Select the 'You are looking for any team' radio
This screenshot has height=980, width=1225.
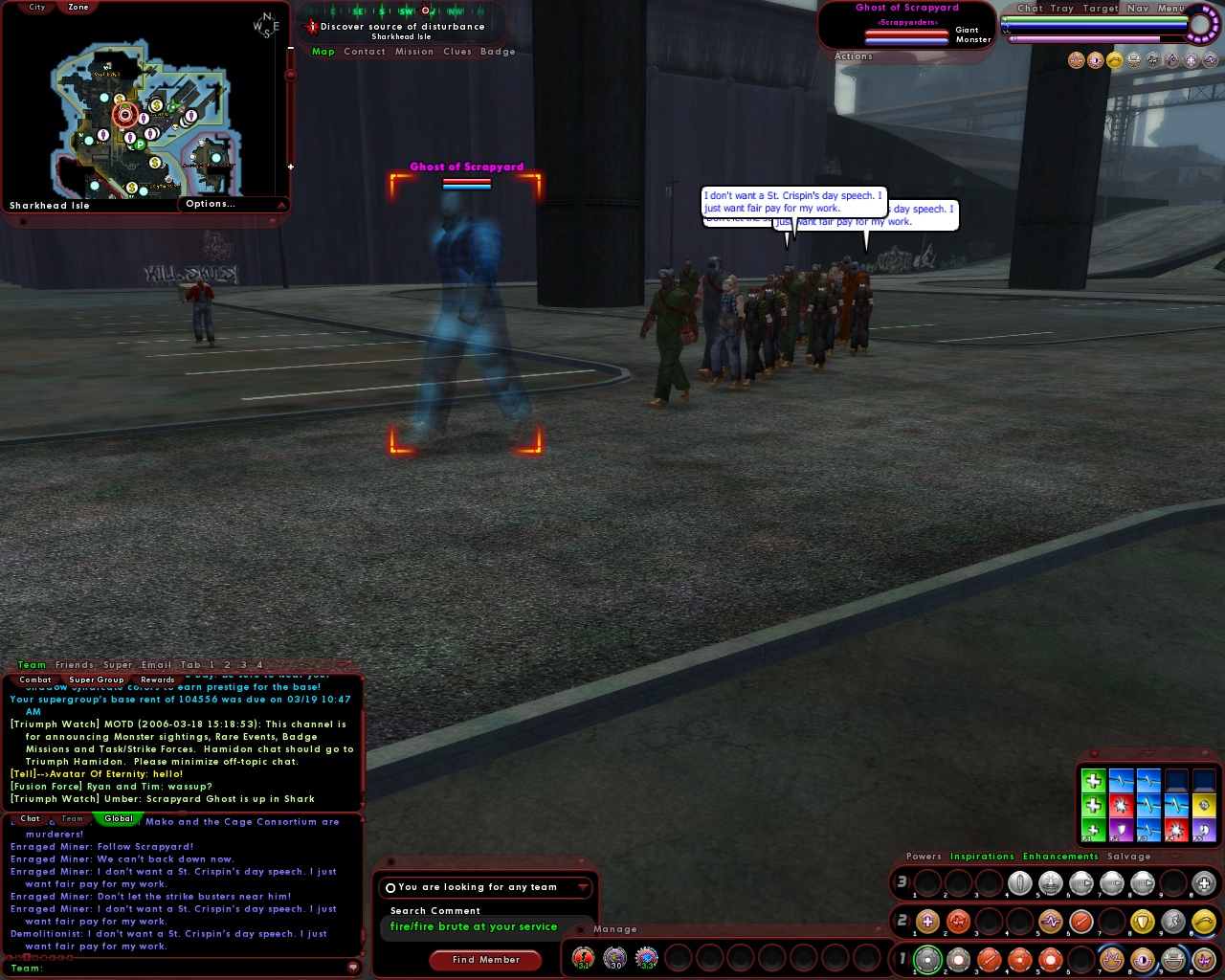tap(390, 887)
